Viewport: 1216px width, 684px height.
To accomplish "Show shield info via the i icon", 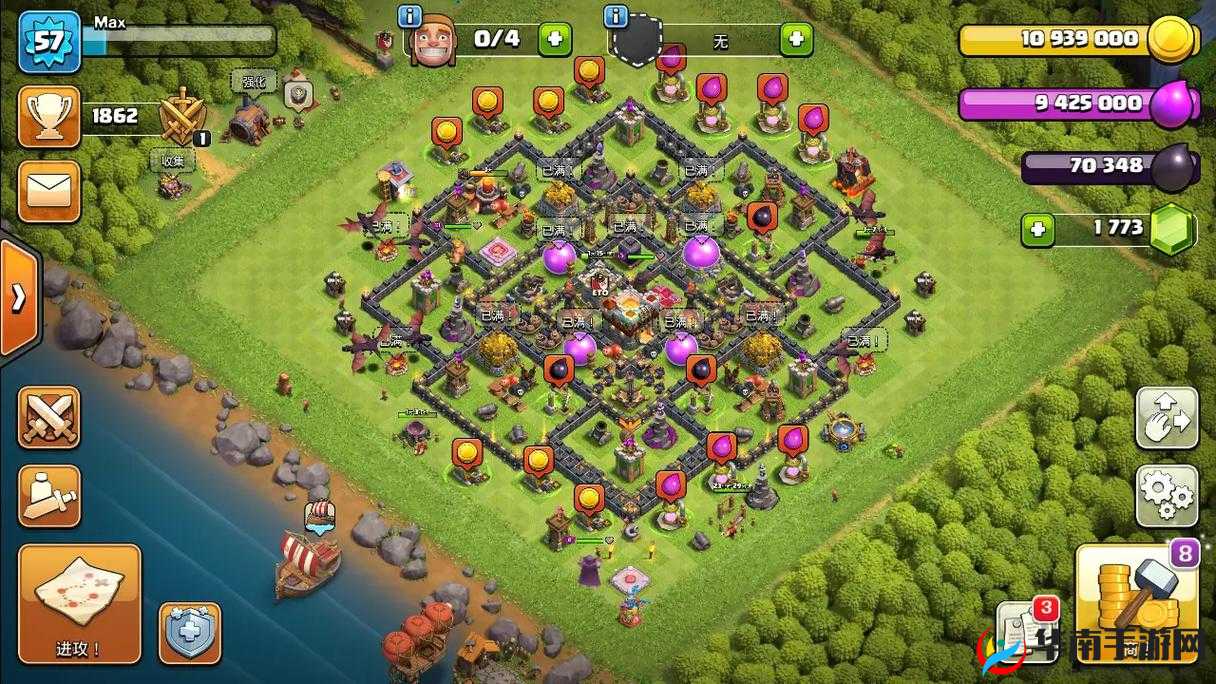I will 616,16.
